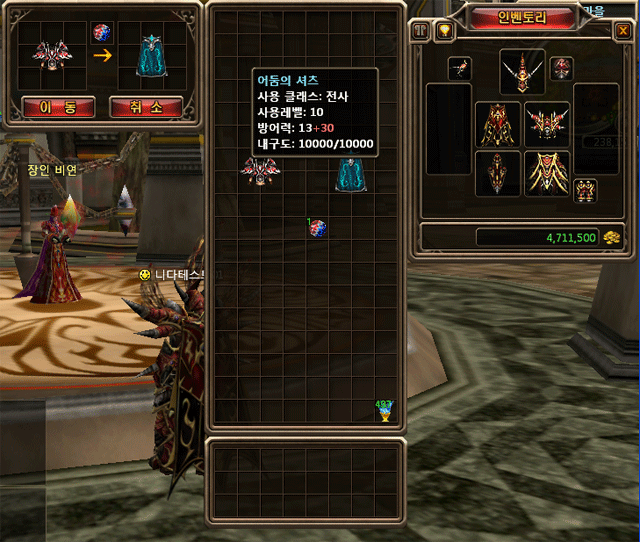Click the equipped helmet slot in inventory

tap(522, 69)
